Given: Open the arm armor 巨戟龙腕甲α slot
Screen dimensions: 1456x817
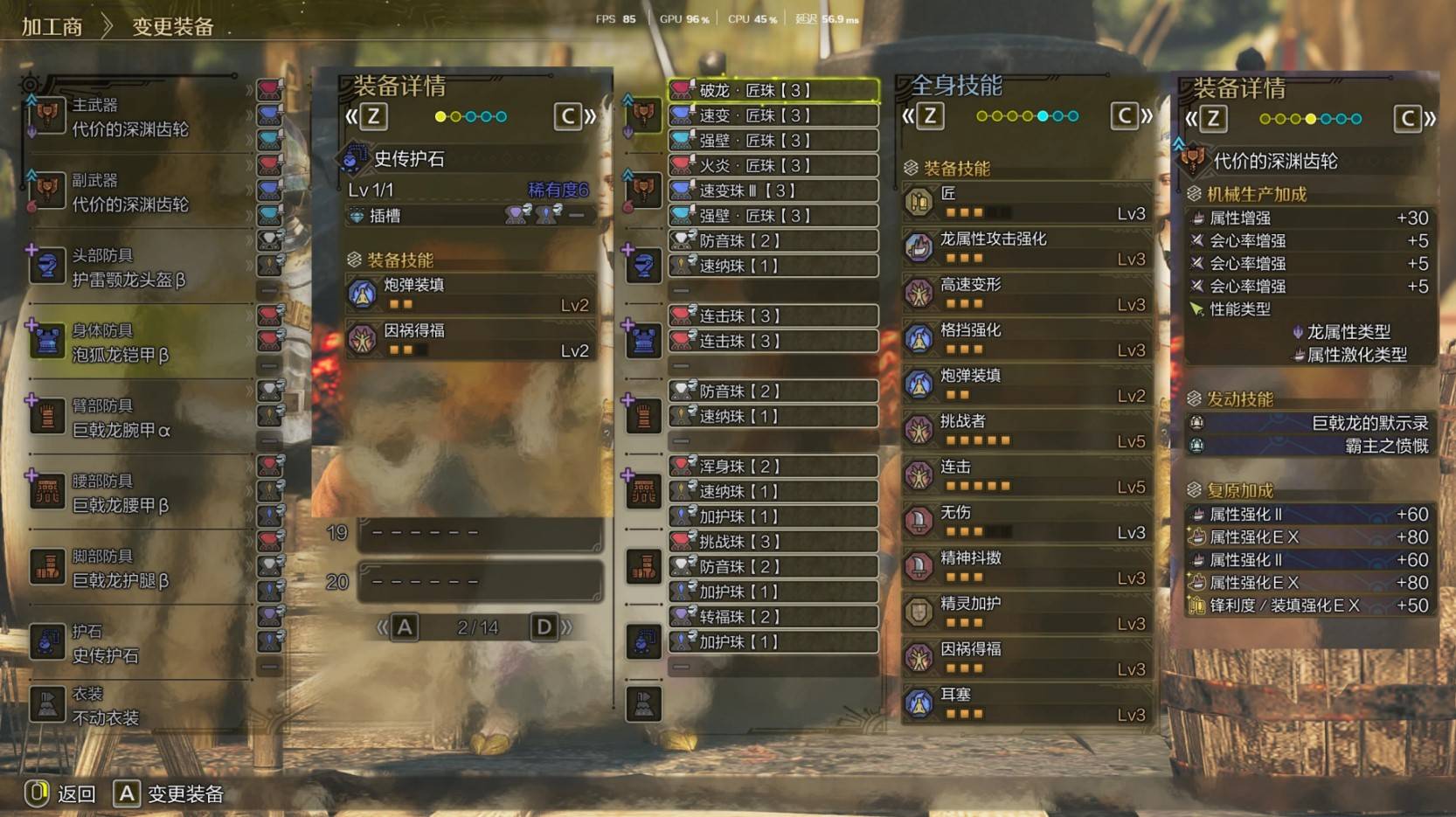Looking at the screenshot, I should (x=131, y=418).
